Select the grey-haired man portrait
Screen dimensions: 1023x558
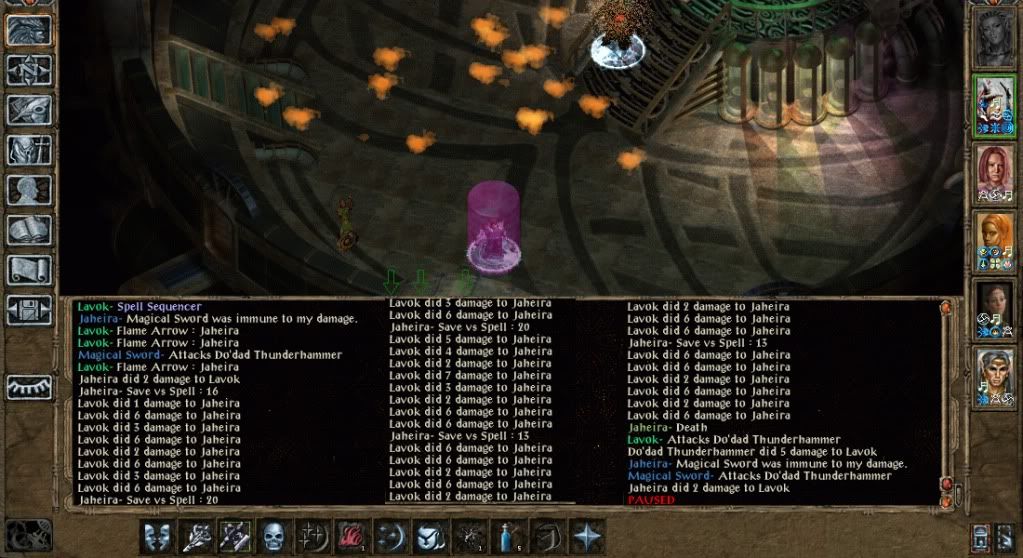994,377
